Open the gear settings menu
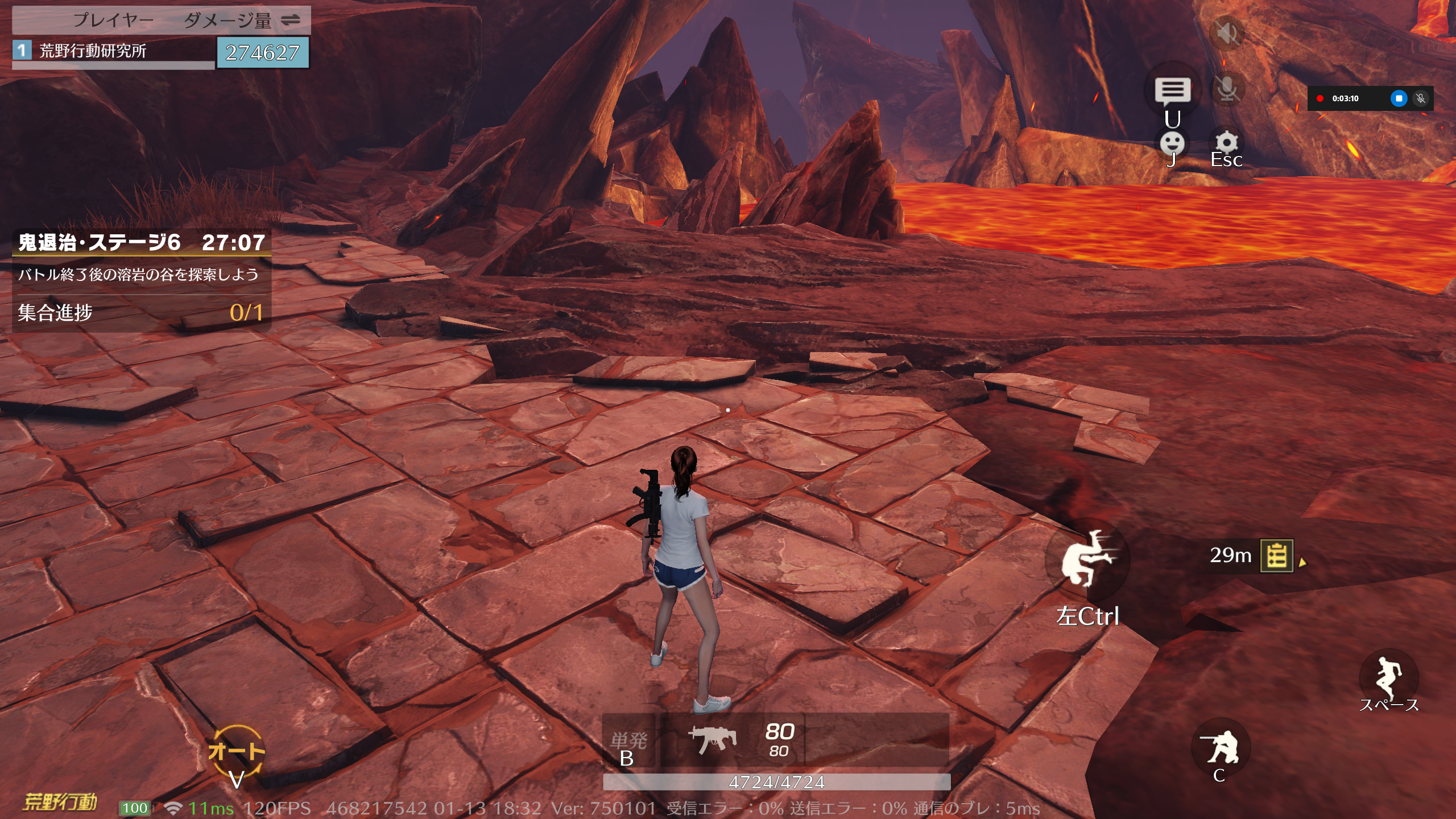The height and width of the screenshot is (819, 1456). point(1226,143)
